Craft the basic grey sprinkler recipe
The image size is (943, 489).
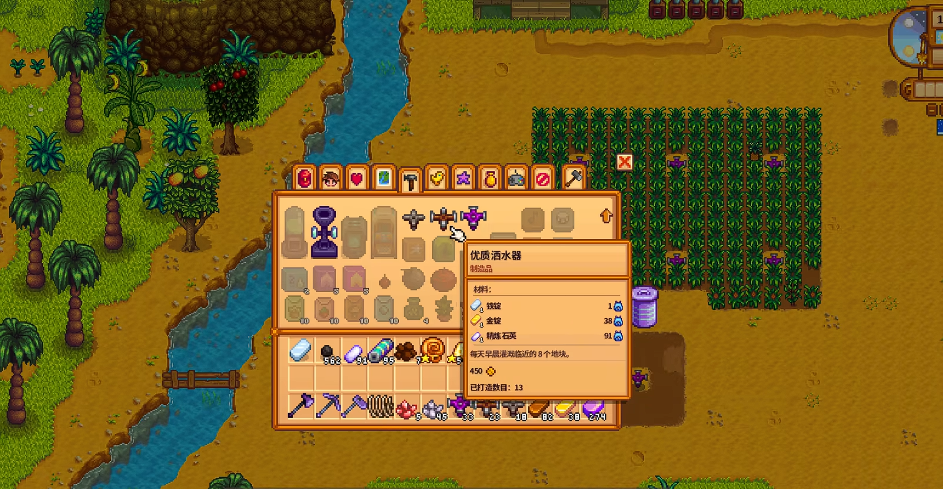coord(414,217)
